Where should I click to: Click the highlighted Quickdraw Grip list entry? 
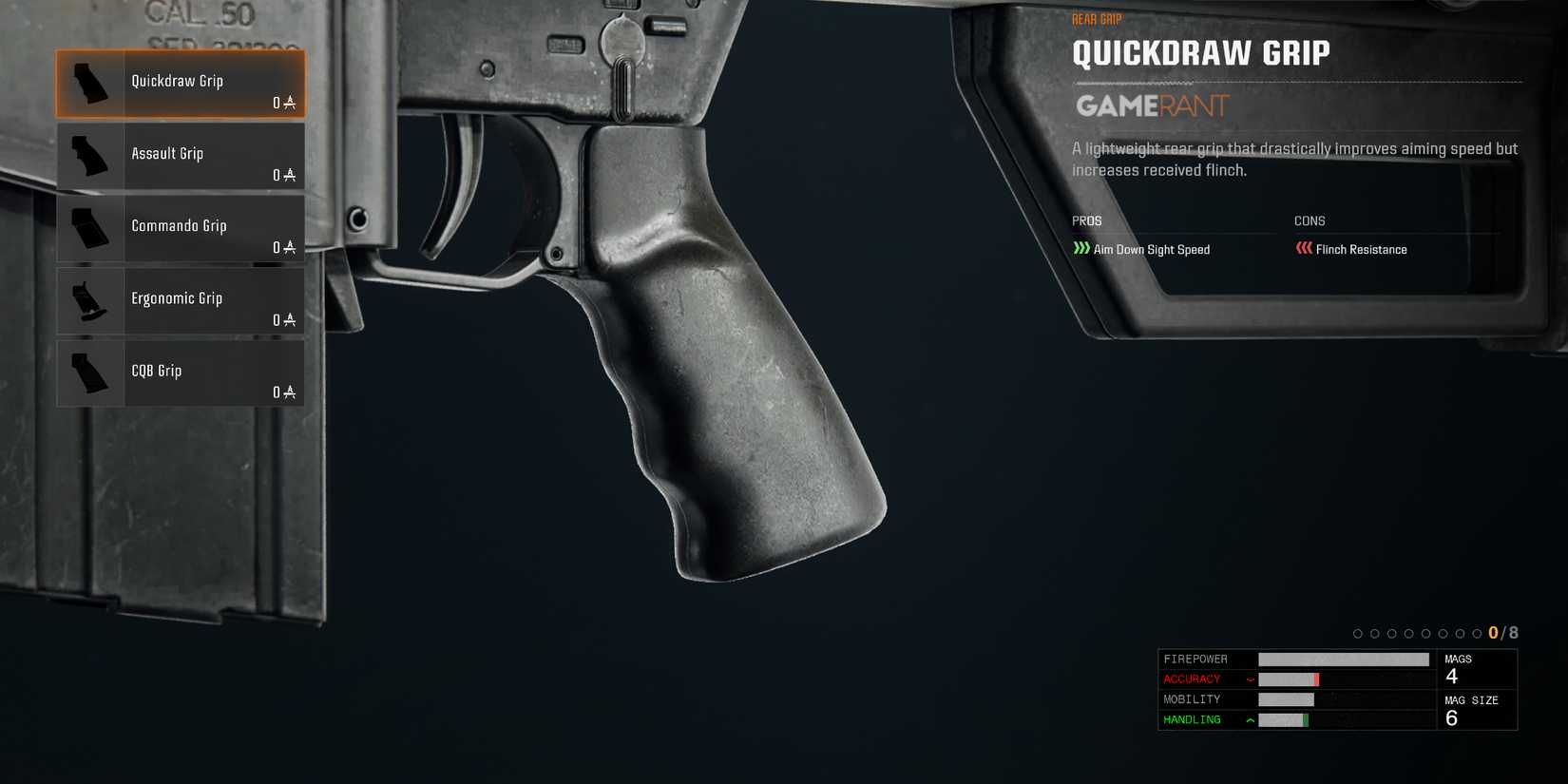181,84
